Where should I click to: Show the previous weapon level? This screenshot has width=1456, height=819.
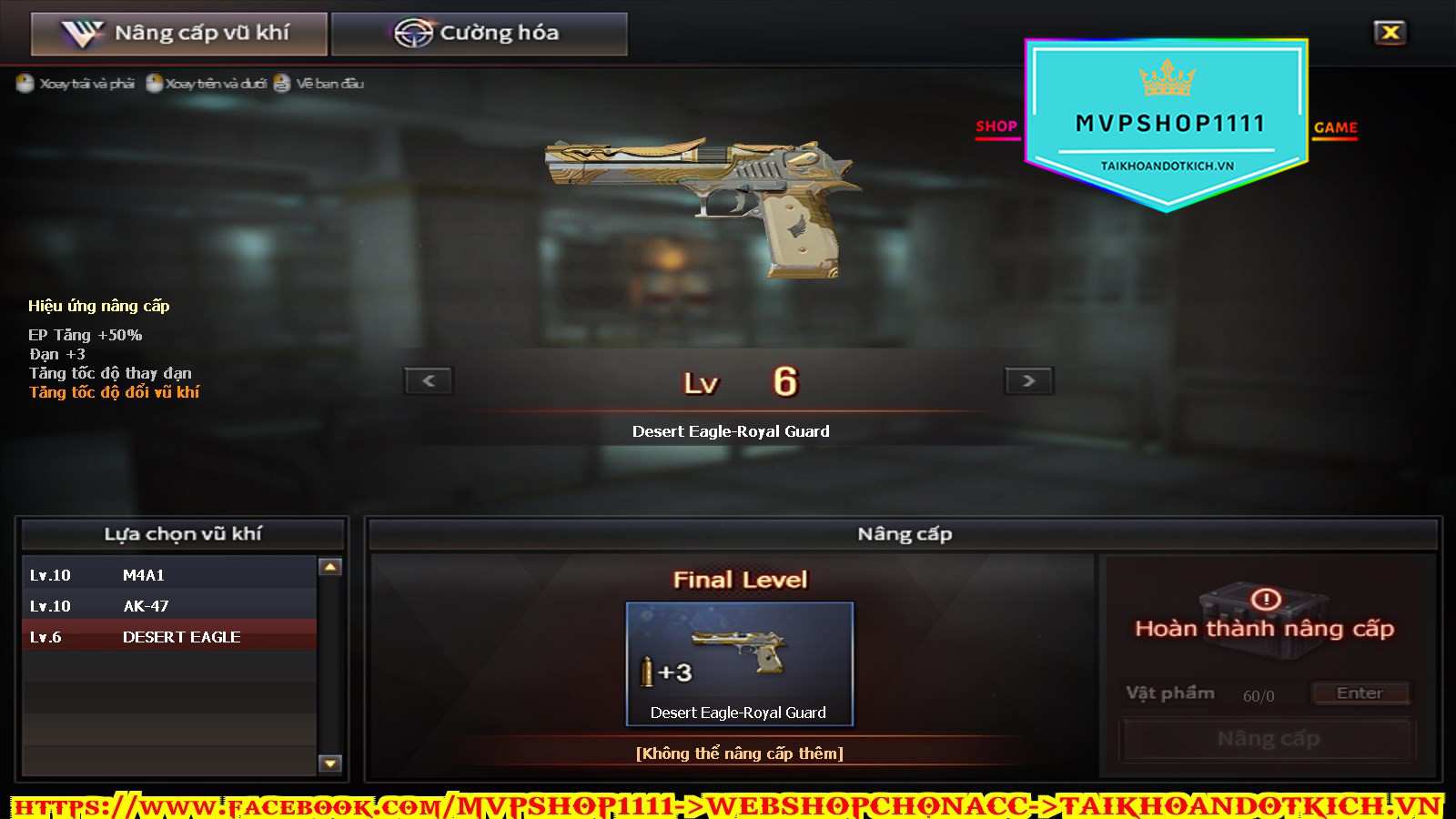[x=429, y=380]
